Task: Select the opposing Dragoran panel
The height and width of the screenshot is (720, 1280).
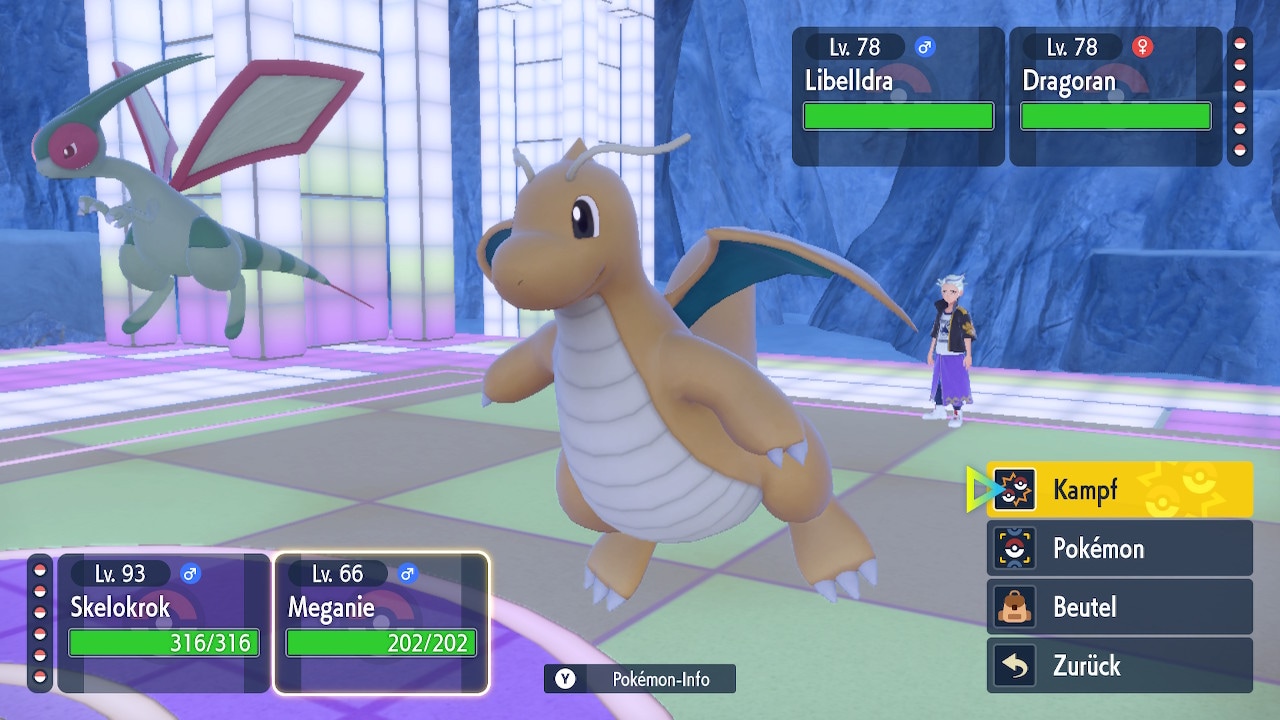Action: [x=1115, y=96]
